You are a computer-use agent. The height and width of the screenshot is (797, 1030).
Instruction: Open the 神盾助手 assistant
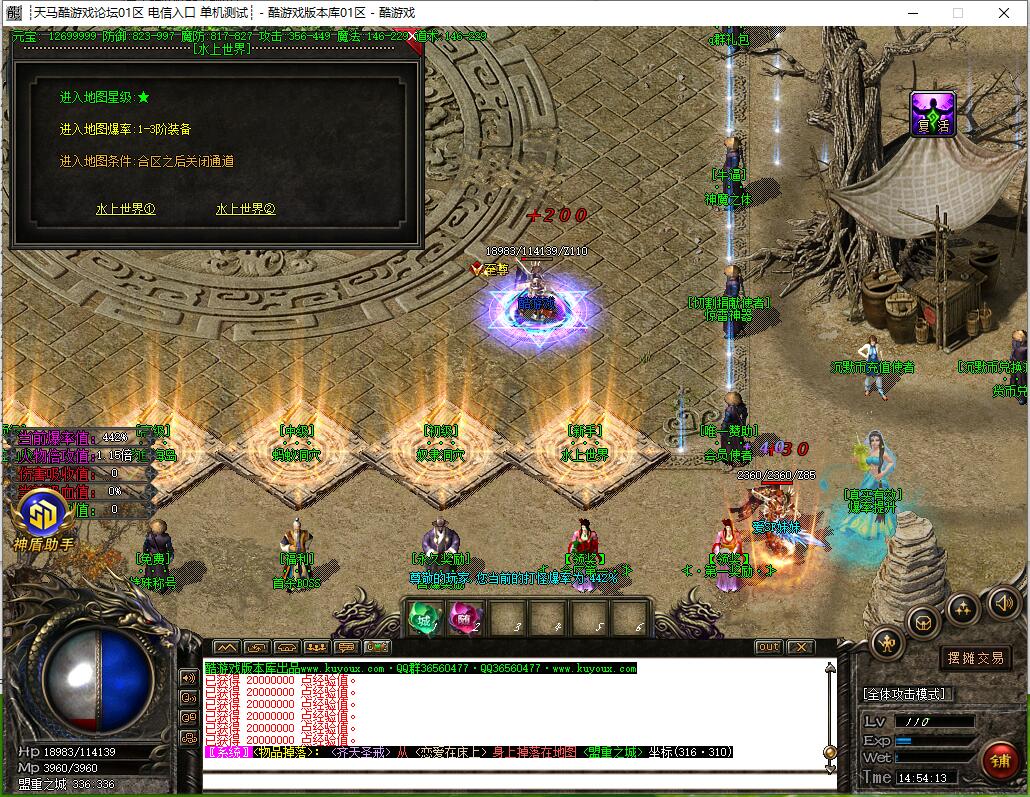pos(43,516)
